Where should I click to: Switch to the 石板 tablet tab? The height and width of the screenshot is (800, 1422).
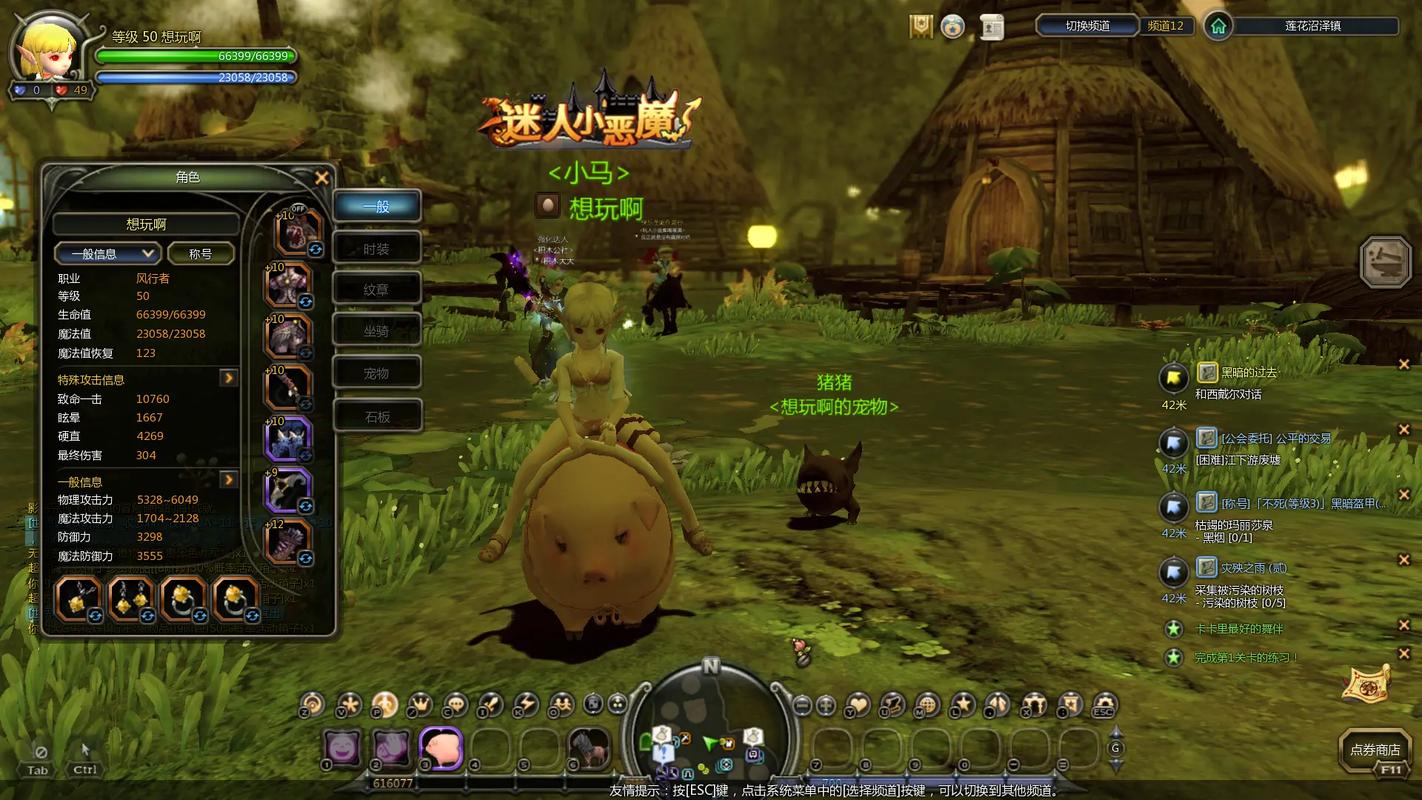[377, 416]
